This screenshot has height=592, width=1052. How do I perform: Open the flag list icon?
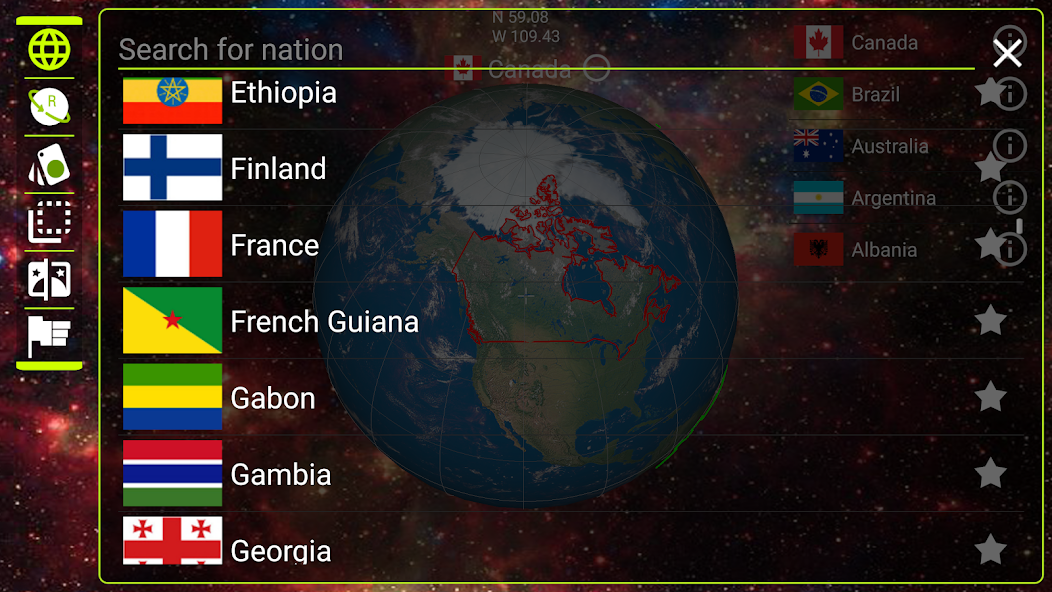click(x=49, y=336)
